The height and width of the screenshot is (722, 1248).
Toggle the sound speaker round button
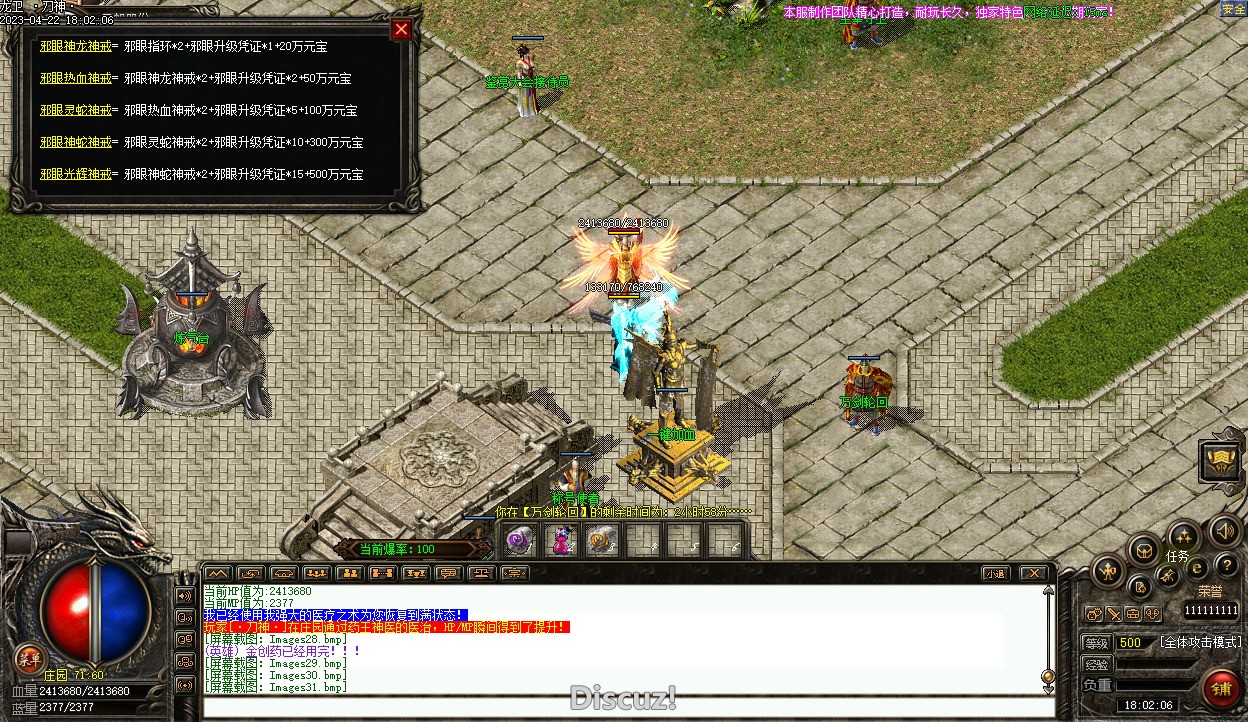pos(1224,531)
